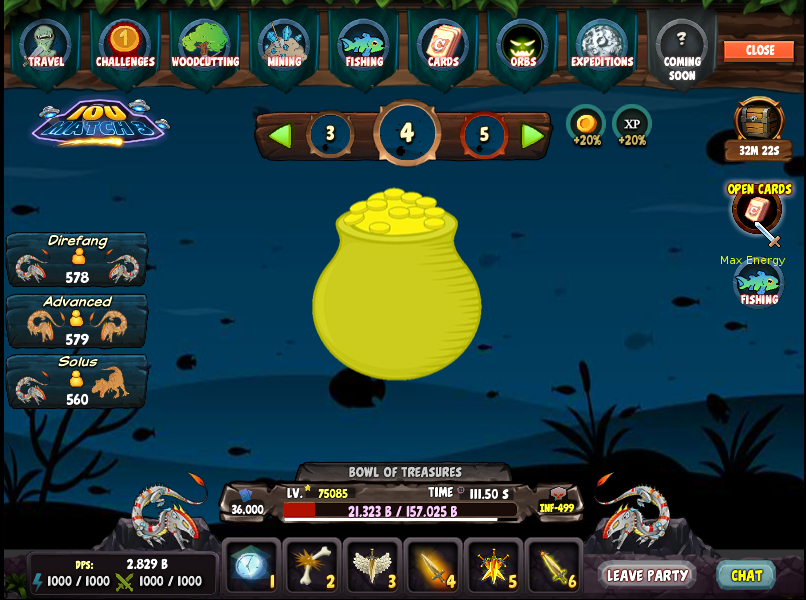Leave the current party
The width and height of the screenshot is (806, 600).
pos(647,575)
